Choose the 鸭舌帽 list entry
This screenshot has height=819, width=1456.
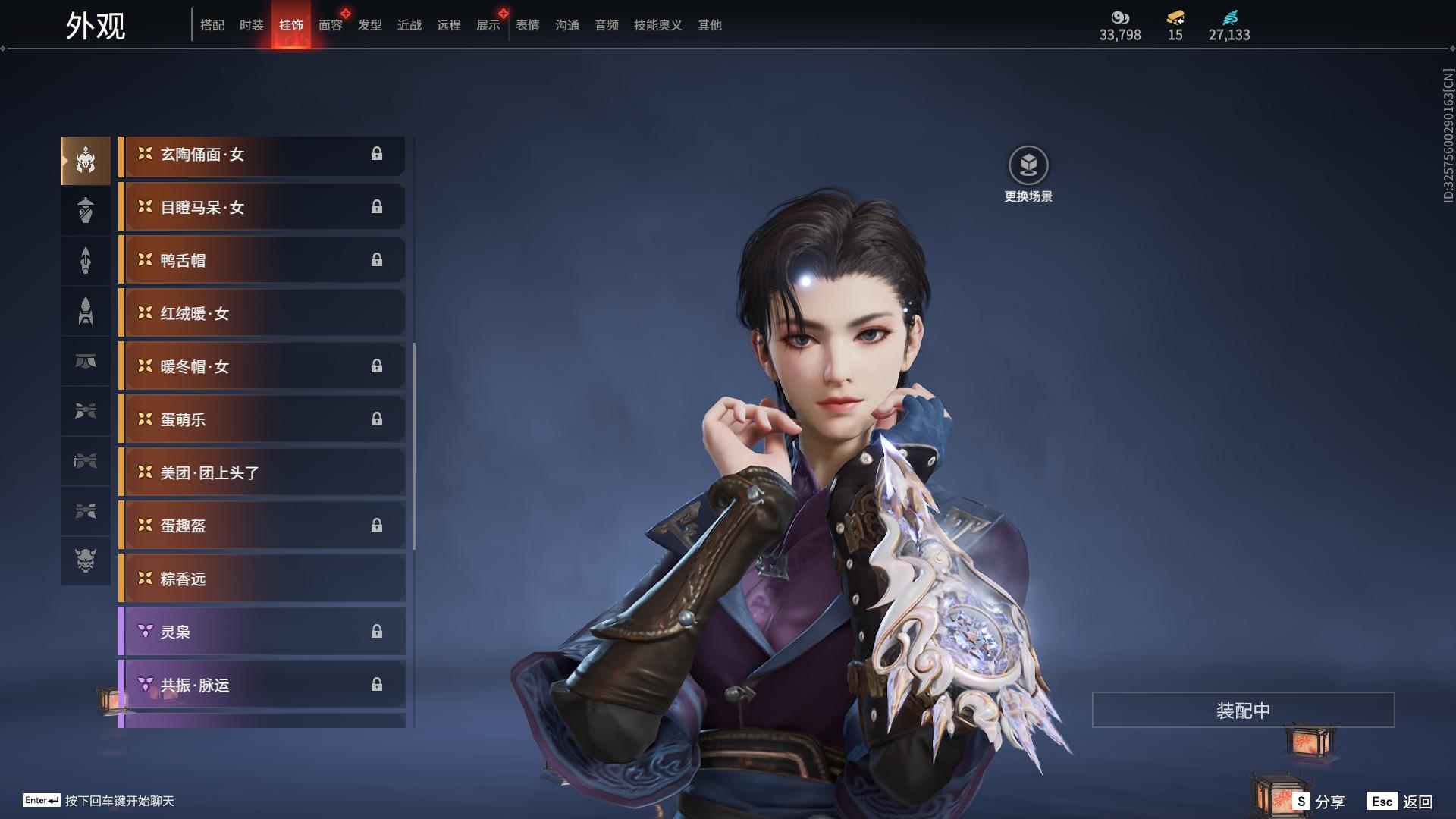click(262, 260)
